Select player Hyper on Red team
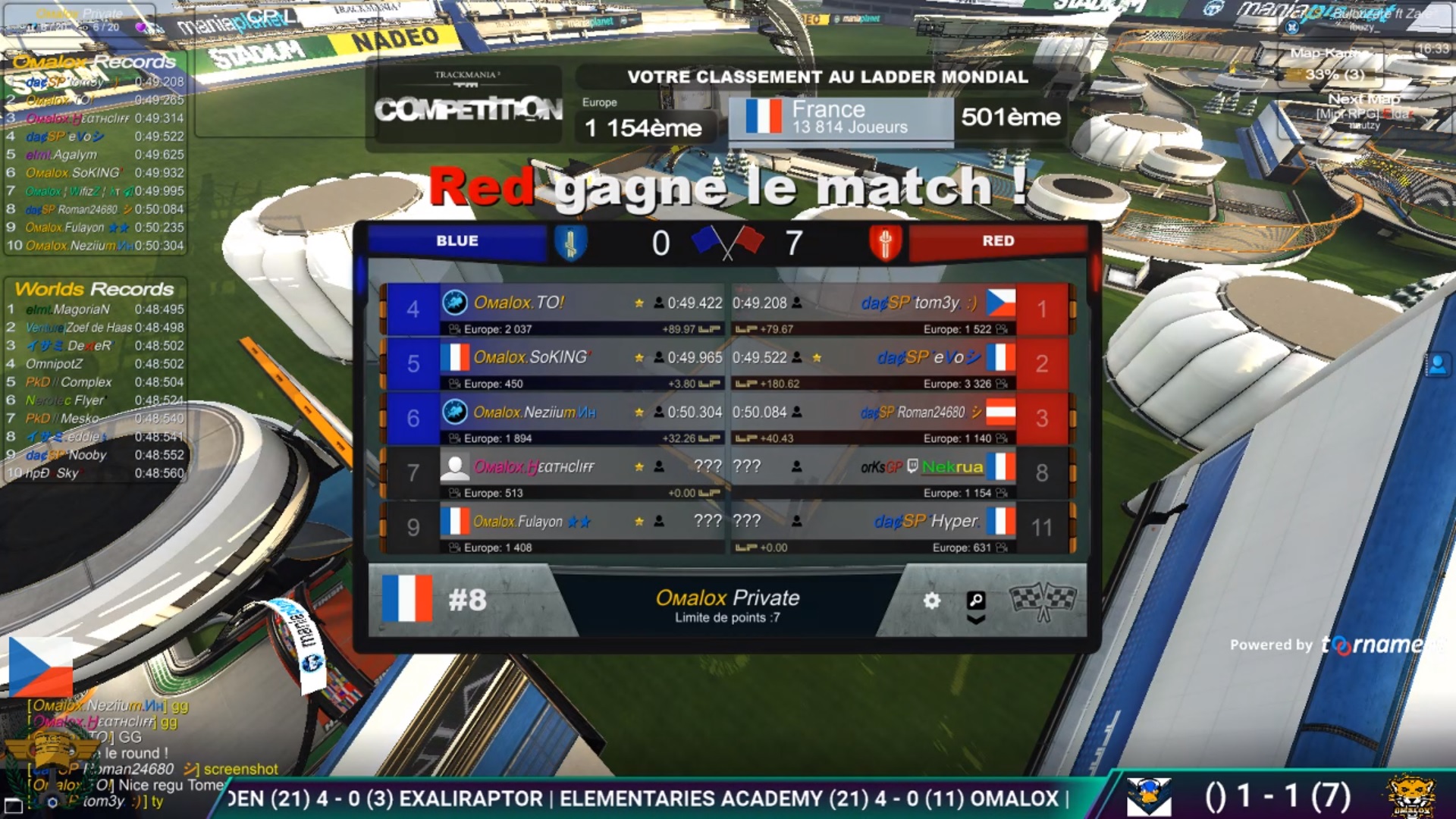This screenshot has width=1456, height=819. tap(926, 522)
